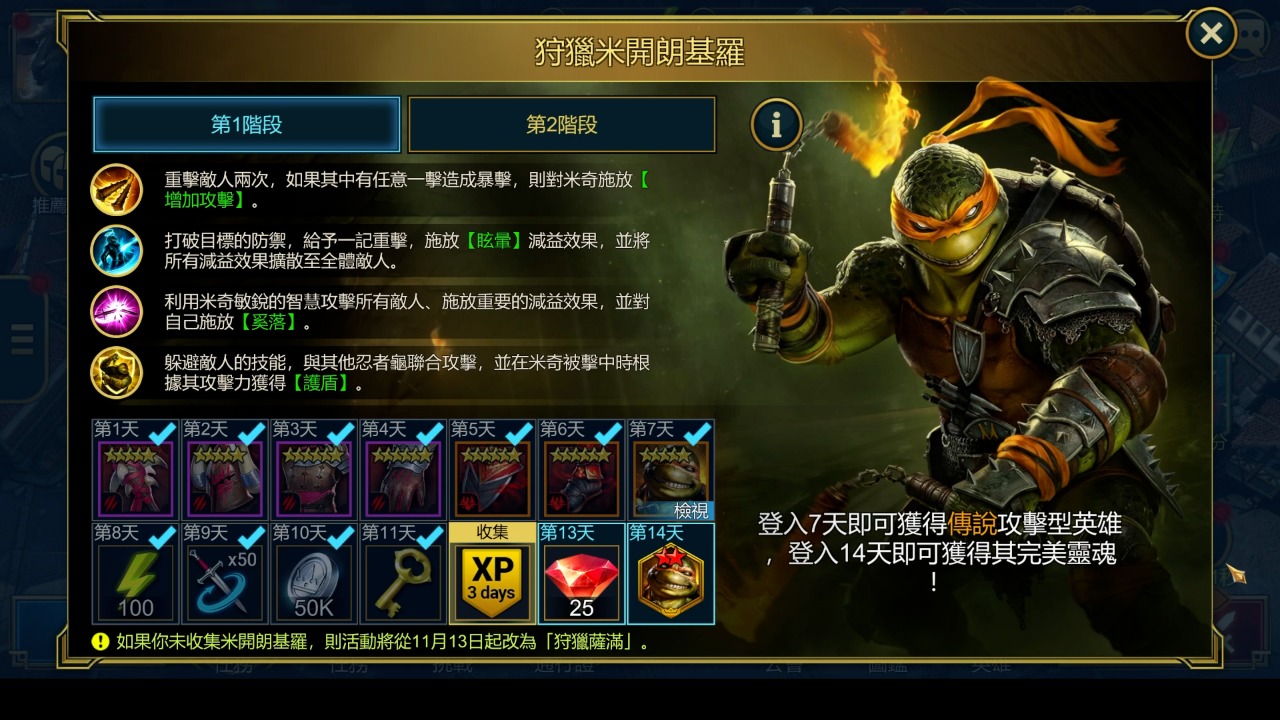Open the round info button
The width and height of the screenshot is (1280, 720).
pos(776,125)
